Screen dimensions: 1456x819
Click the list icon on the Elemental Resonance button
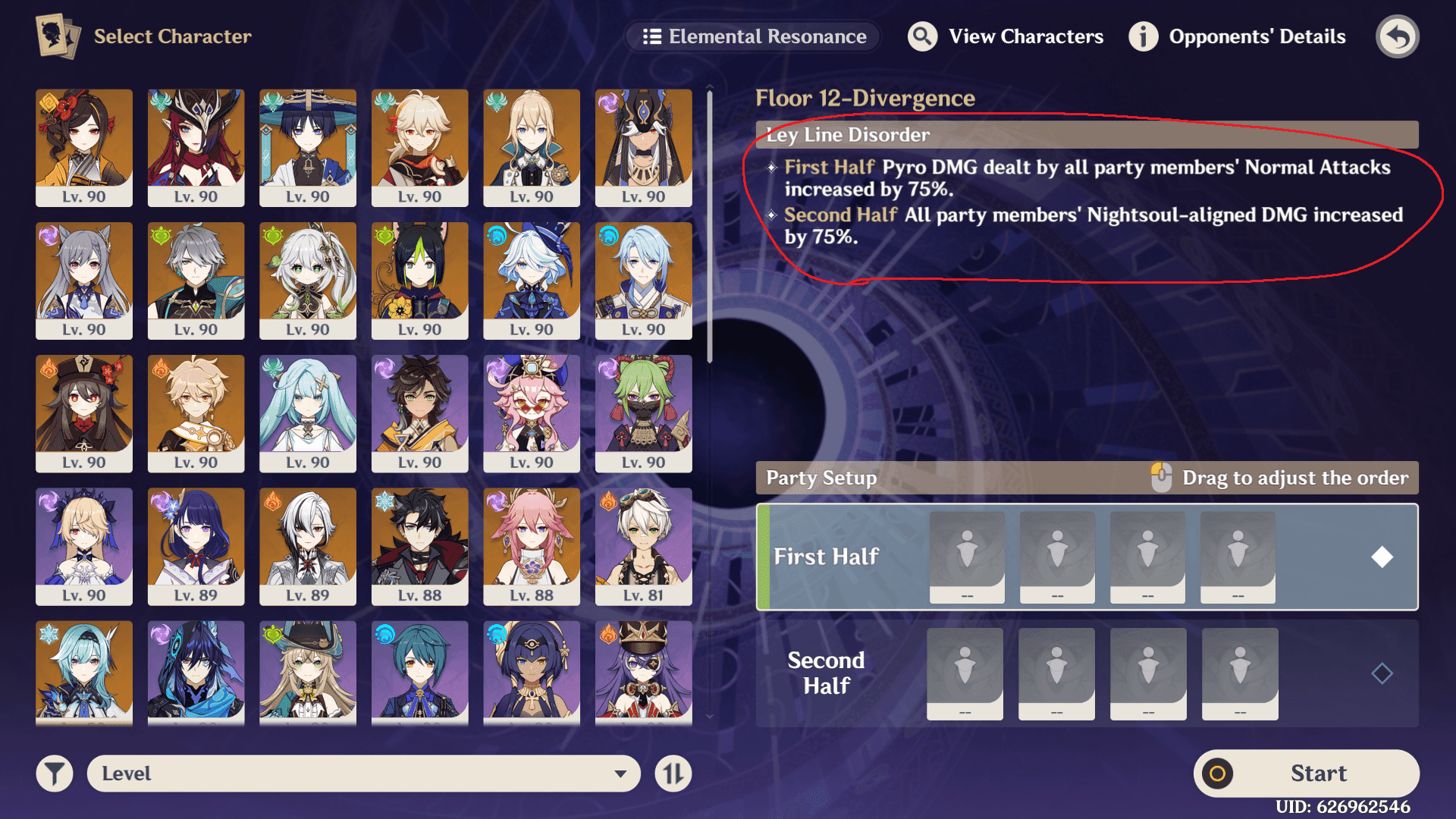[x=653, y=36]
